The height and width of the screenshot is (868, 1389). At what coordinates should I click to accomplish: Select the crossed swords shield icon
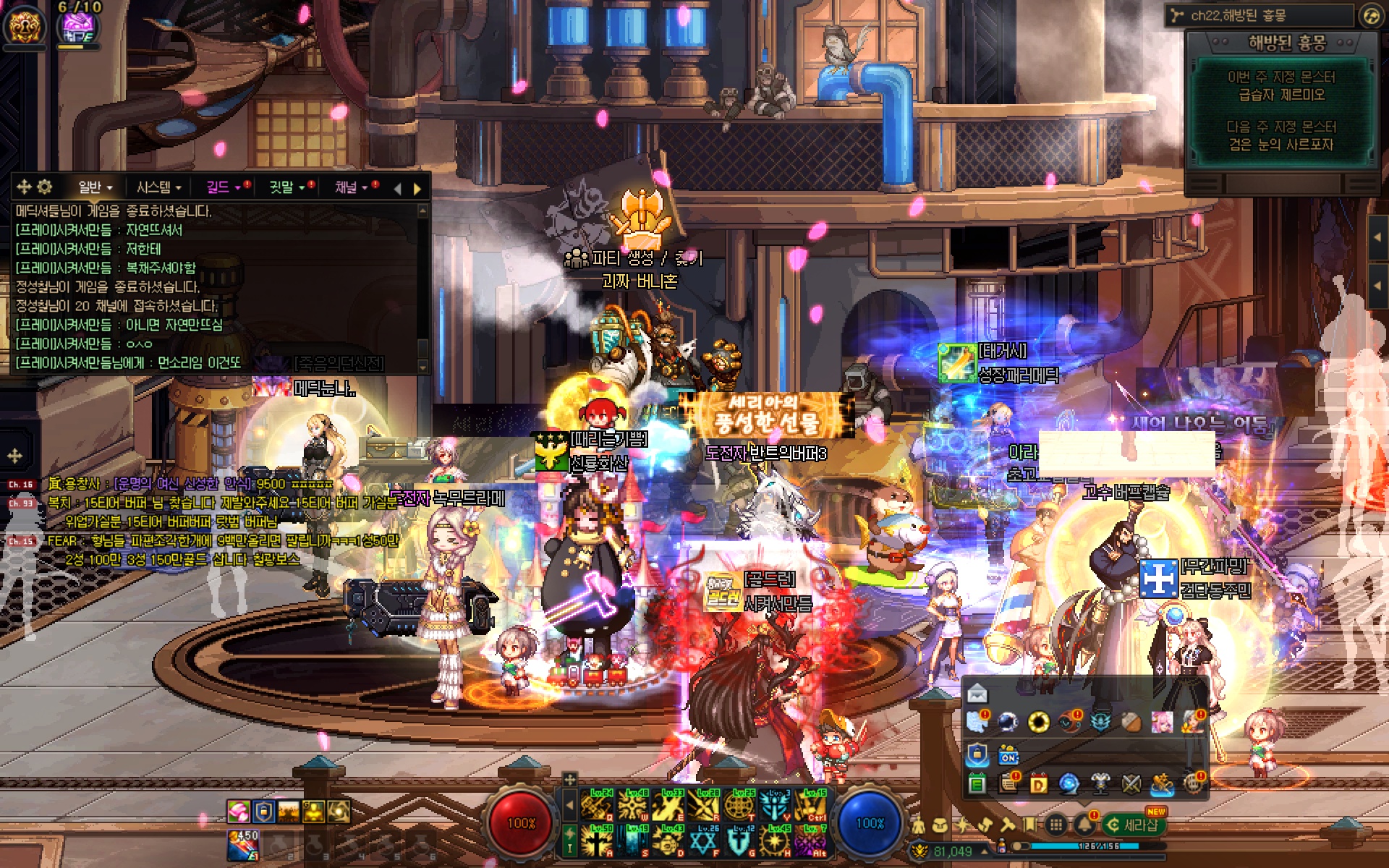(x=1131, y=783)
